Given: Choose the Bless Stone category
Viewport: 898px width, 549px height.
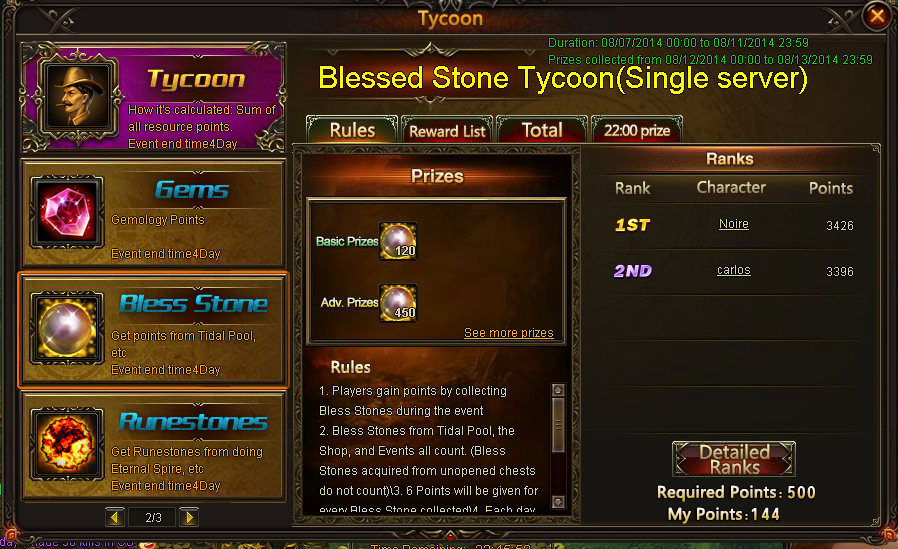Looking at the screenshot, I should (153, 328).
